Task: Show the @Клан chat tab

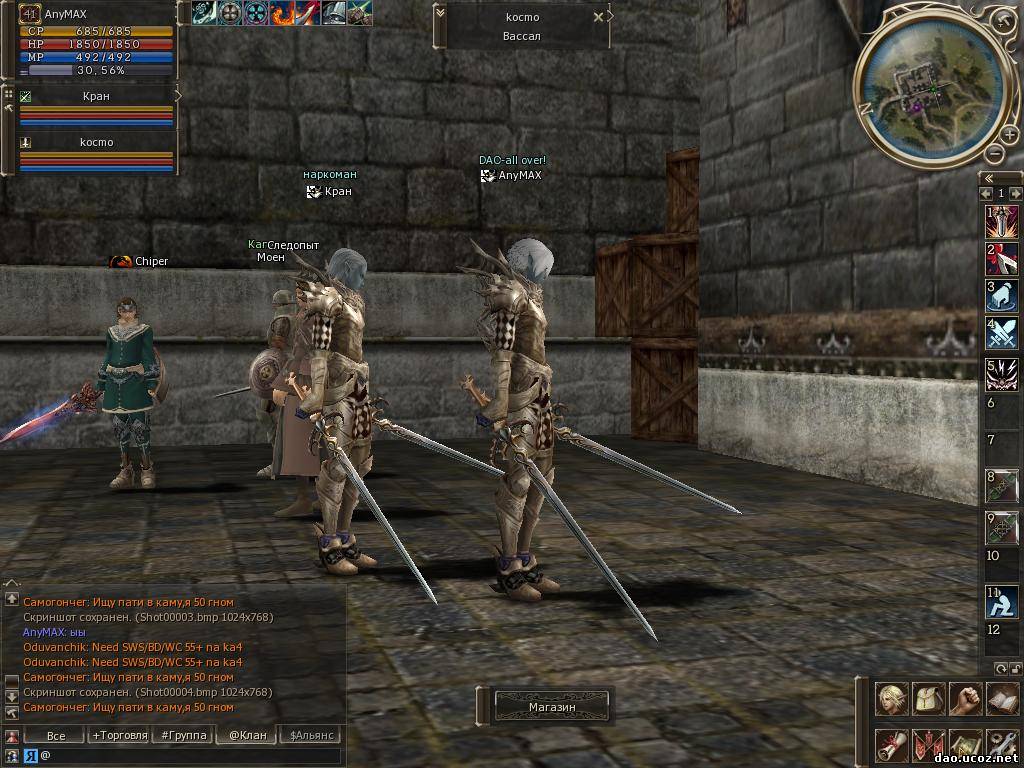Action: [x=247, y=736]
